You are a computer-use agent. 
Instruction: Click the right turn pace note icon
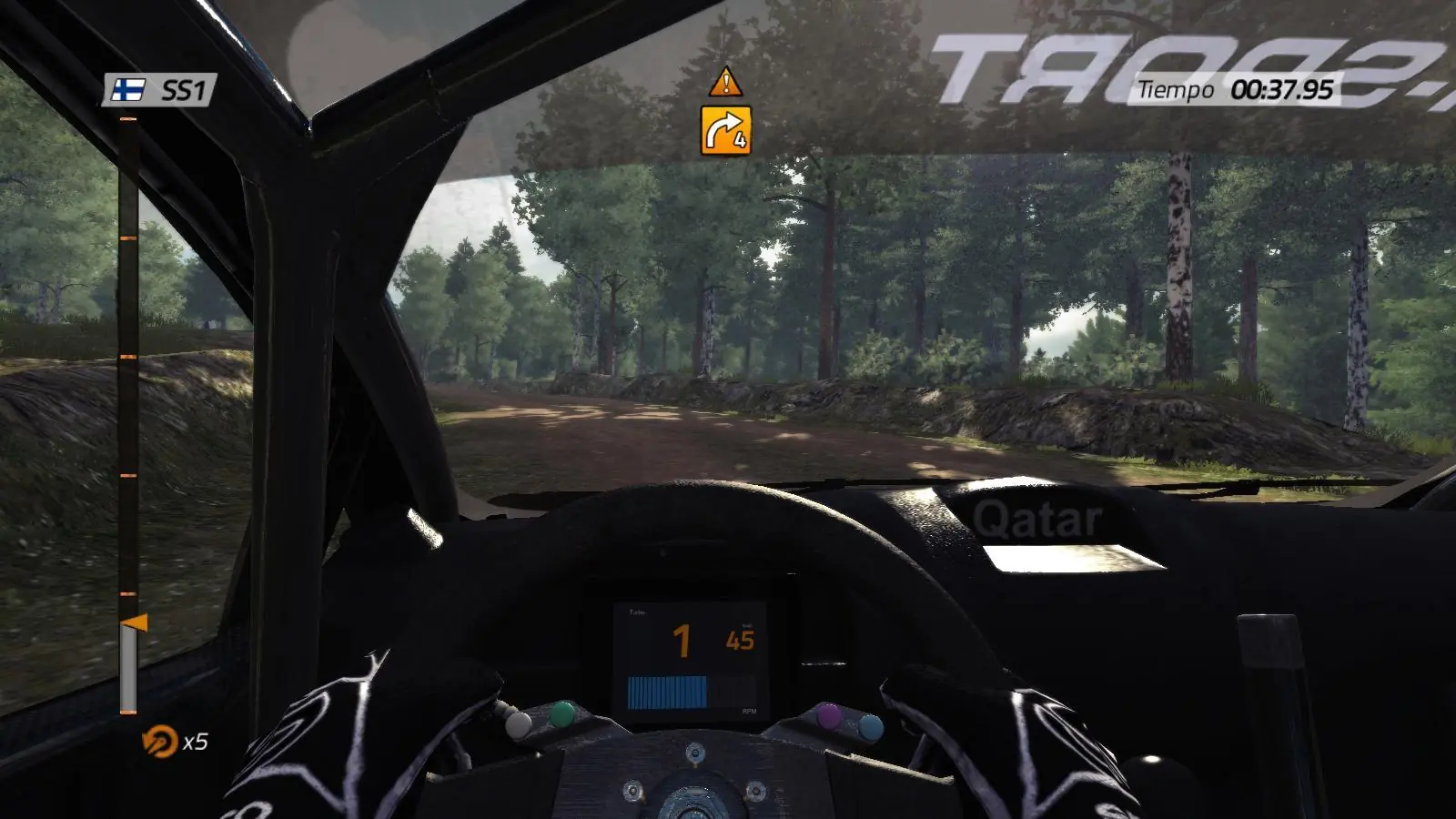click(725, 130)
